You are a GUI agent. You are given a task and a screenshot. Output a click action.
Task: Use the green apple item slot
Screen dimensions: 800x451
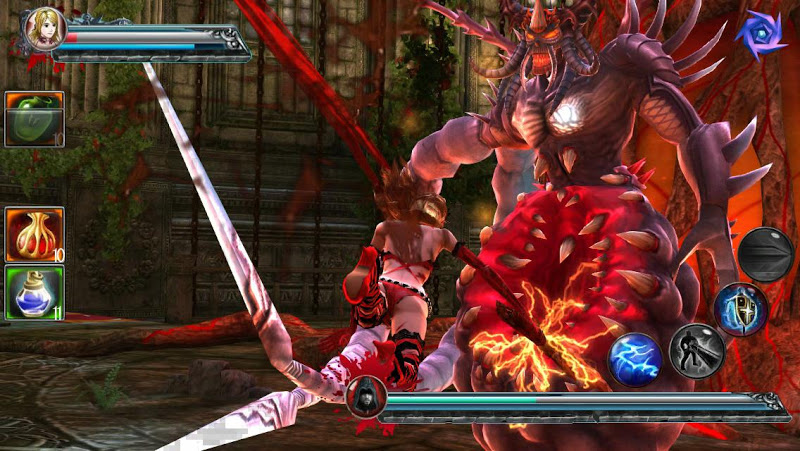point(35,119)
